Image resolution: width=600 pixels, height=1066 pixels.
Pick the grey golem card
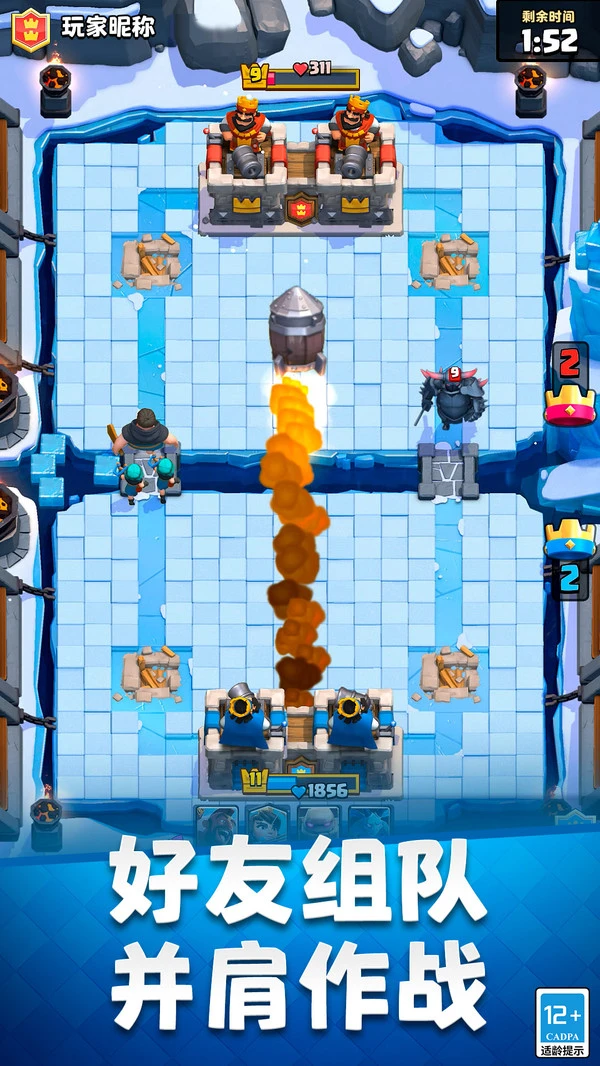(319, 824)
